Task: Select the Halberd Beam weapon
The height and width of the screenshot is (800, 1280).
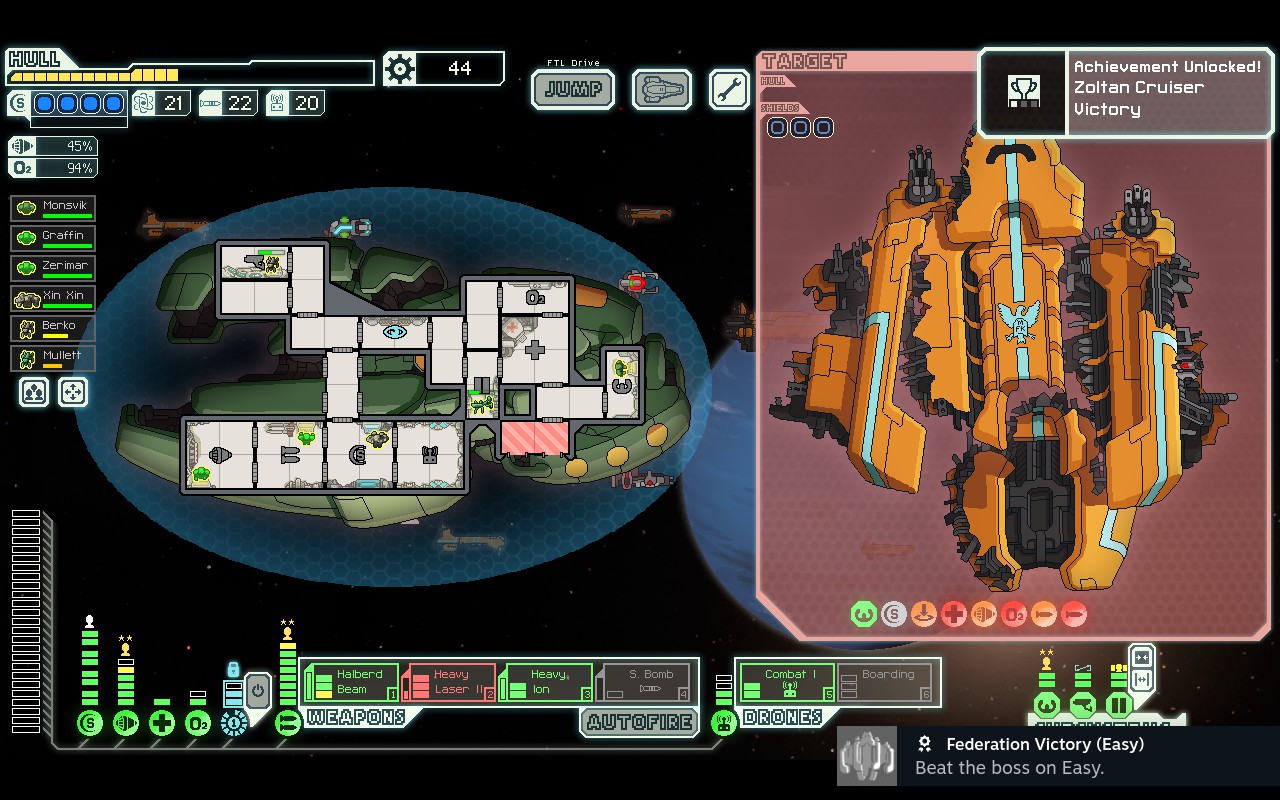Action: (x=352, y=682)
